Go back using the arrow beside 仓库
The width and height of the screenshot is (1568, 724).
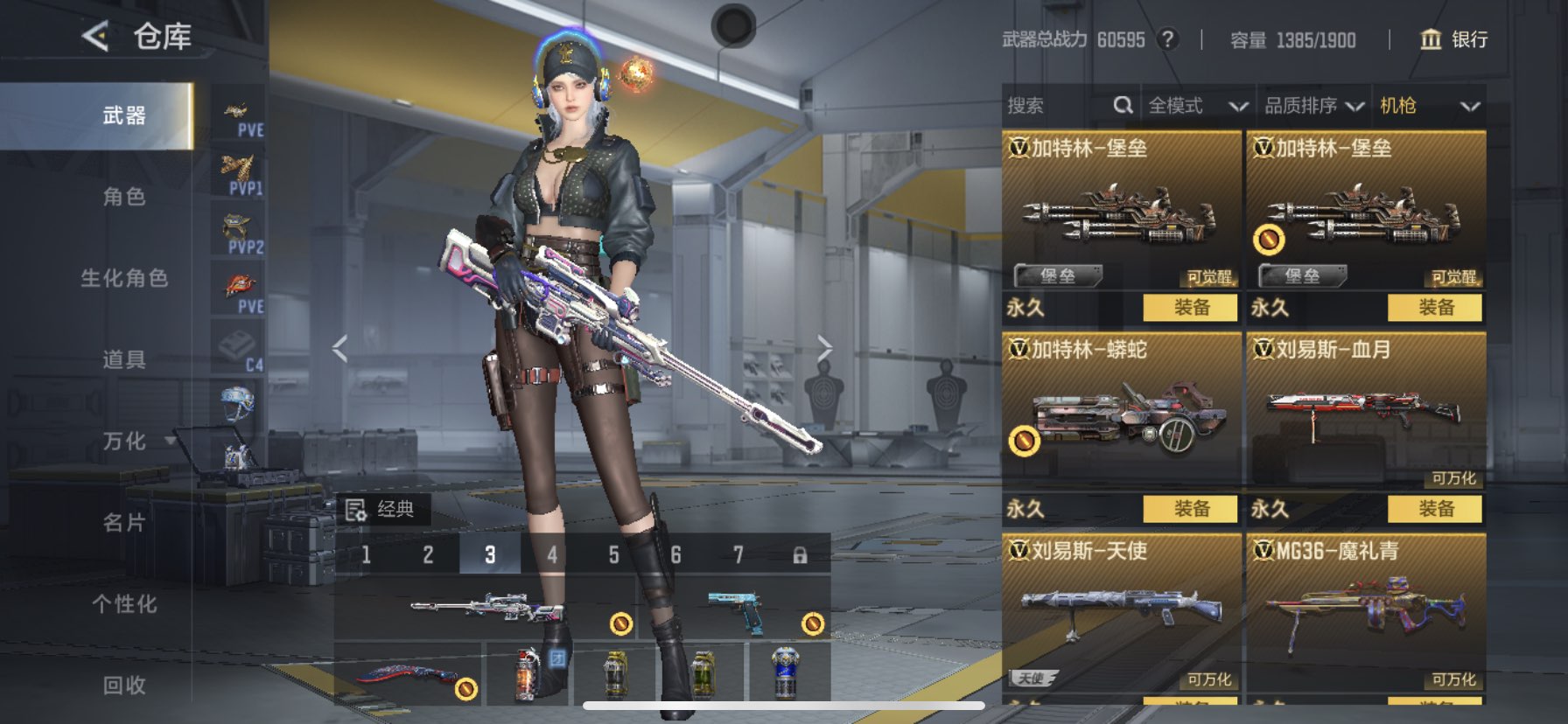pyautogui.click(x=95, y=37)
